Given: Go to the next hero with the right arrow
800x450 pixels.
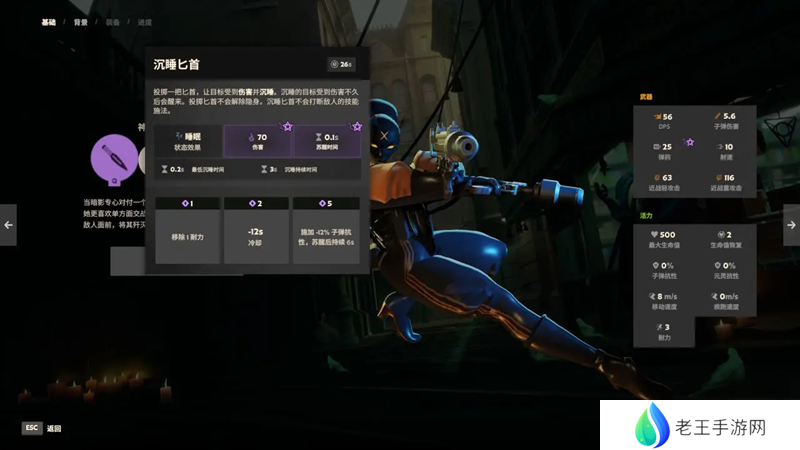Looking at the screenshot, I should click(x=791, y=225).
